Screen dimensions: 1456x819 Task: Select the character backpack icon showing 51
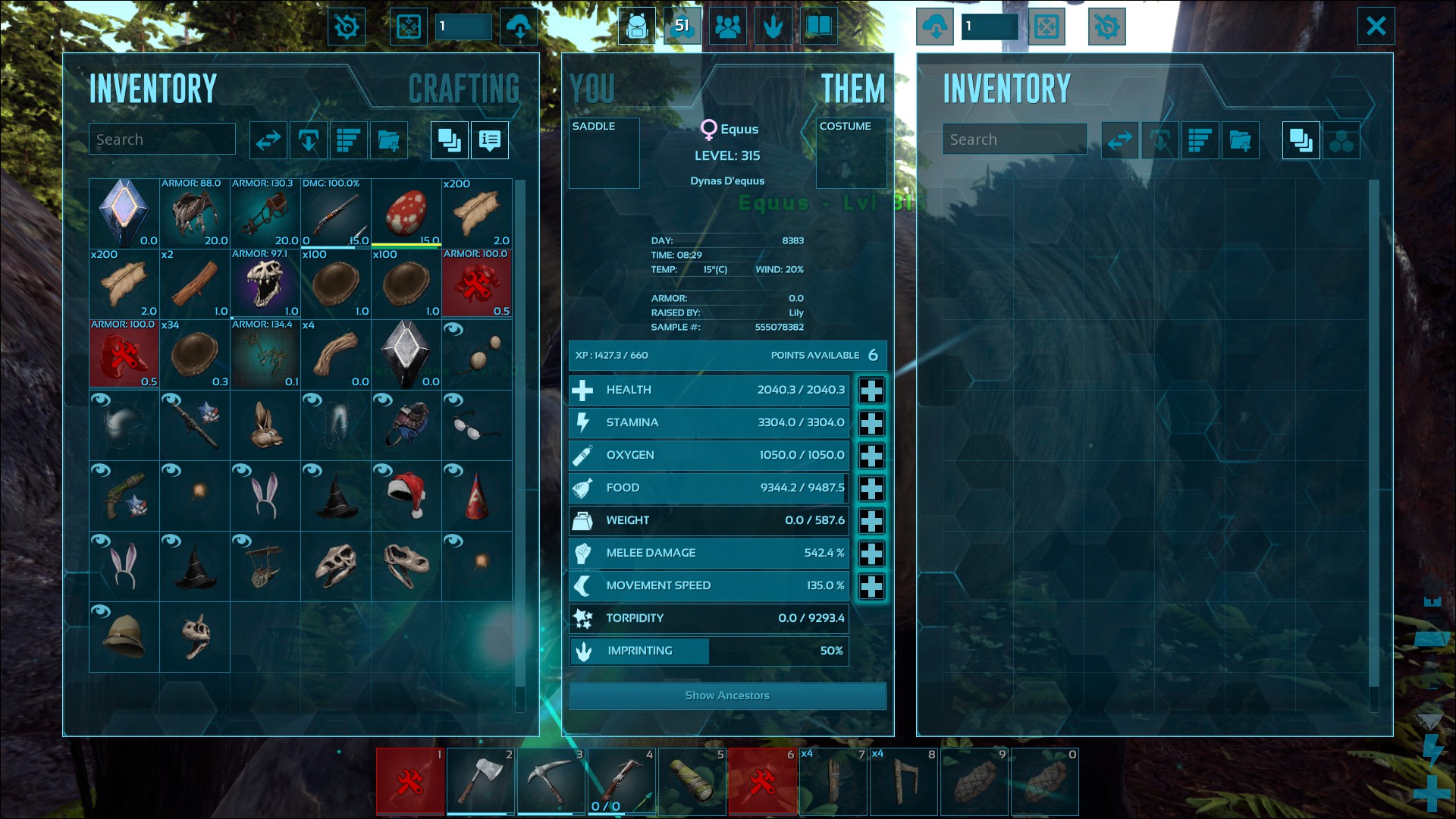coord(637,25)
